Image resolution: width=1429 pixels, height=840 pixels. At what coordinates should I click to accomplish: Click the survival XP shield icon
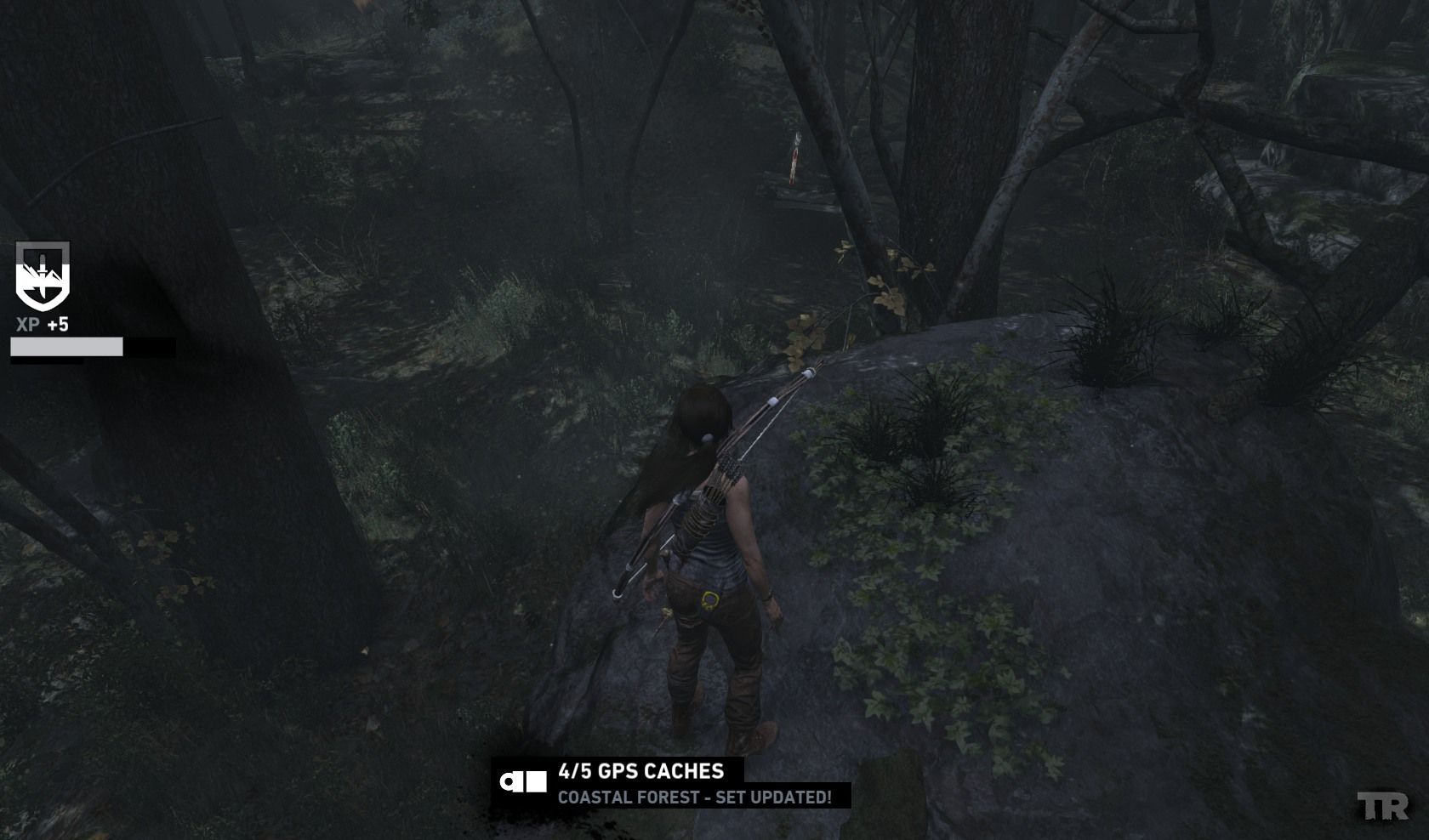42,276
